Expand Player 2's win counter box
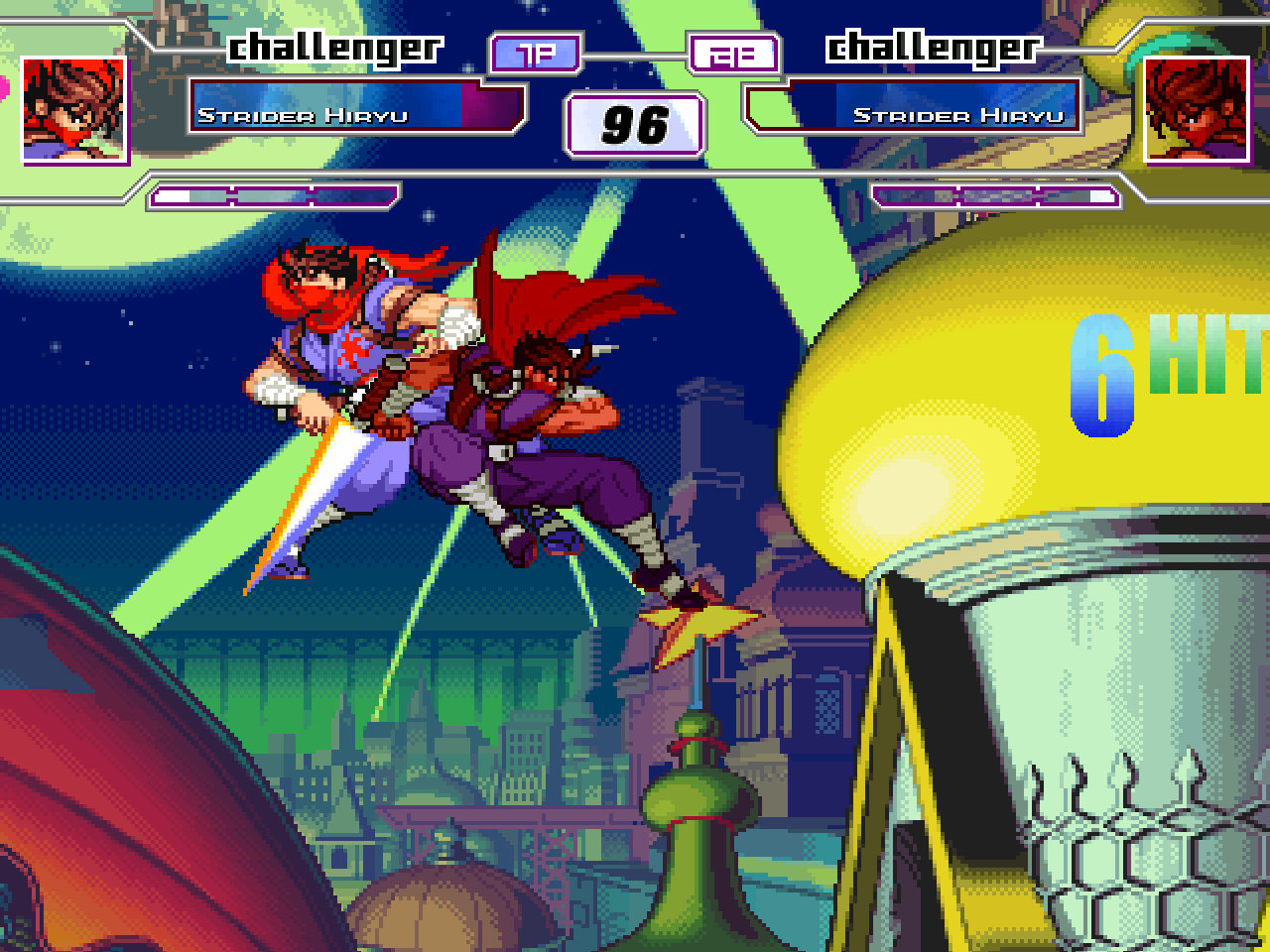This screenshot has height=952, width=1270. pyautogui.click(x=736, y=54)
